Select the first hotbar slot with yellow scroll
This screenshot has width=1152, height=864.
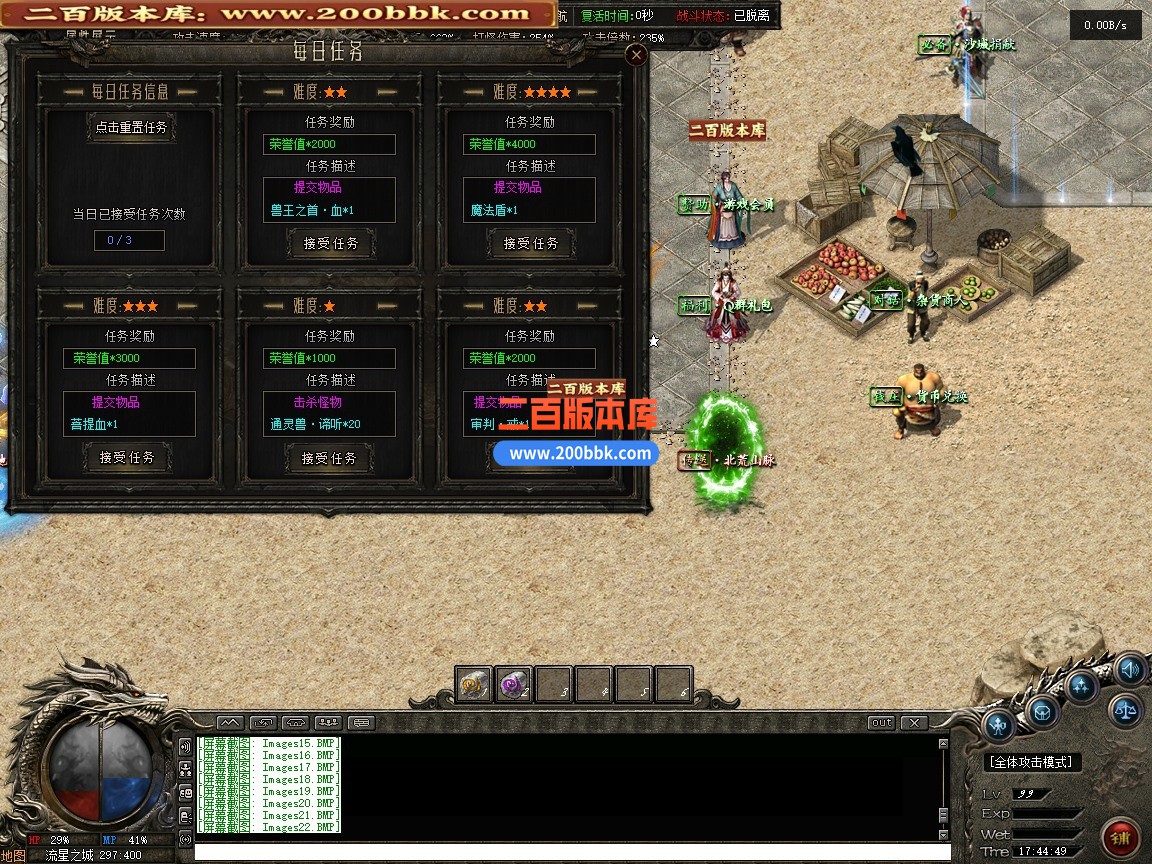tap(474, 685)
